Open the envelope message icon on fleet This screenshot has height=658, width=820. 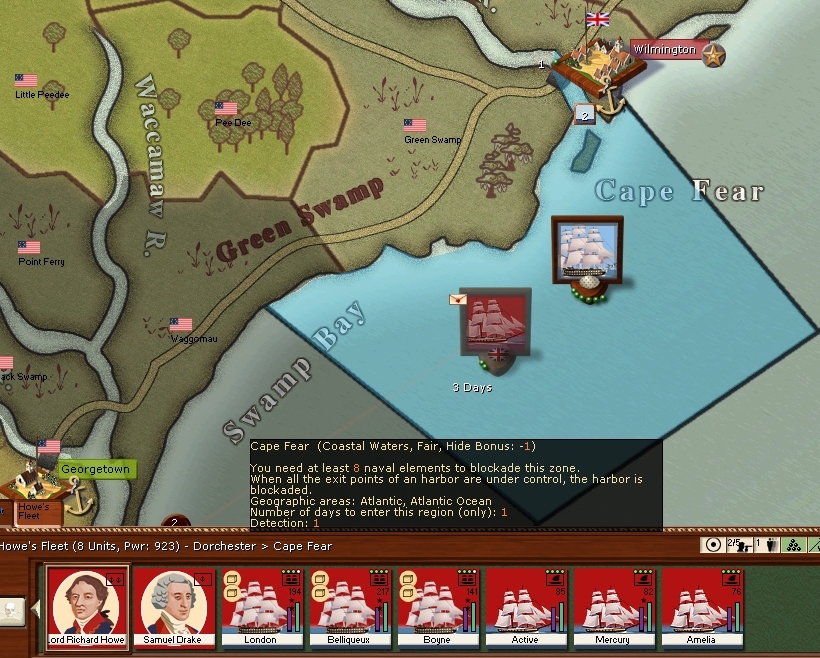458,298
